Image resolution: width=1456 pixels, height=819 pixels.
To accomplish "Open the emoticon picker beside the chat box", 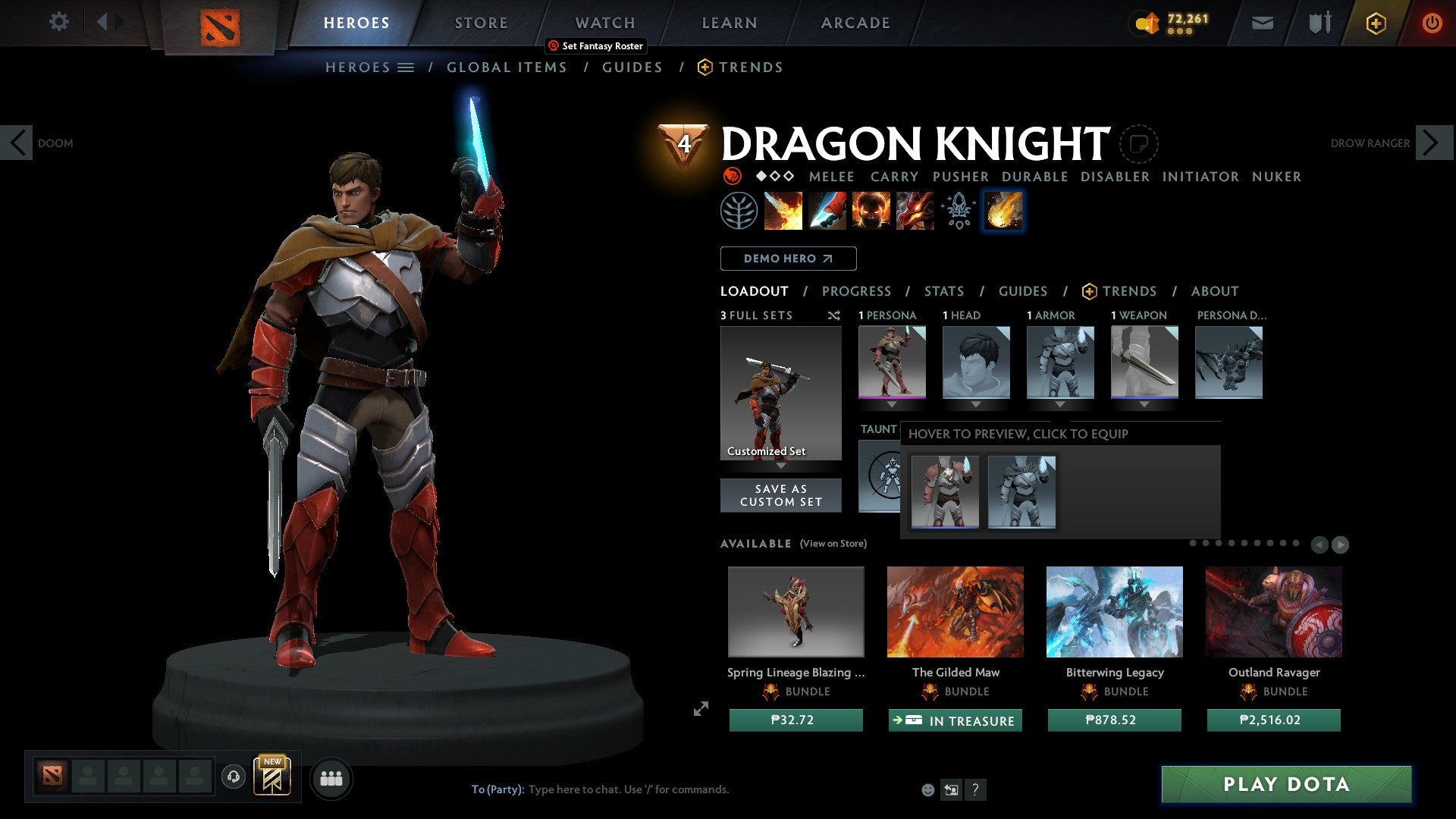I will click(927, 789).
